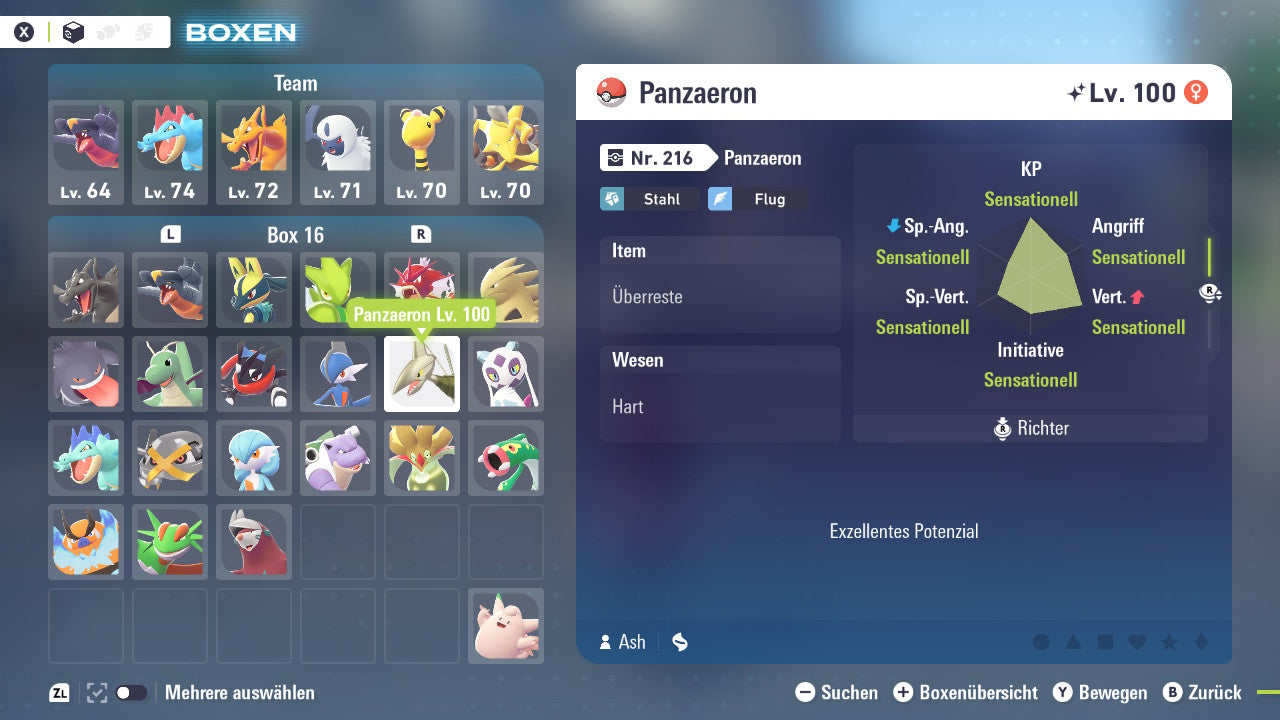The height and width of the screenshot is (720, 1280).
Task: Click the Panzaeron thumbnail in the box grid
Action: pyautogui.click(x=421, y=374)
